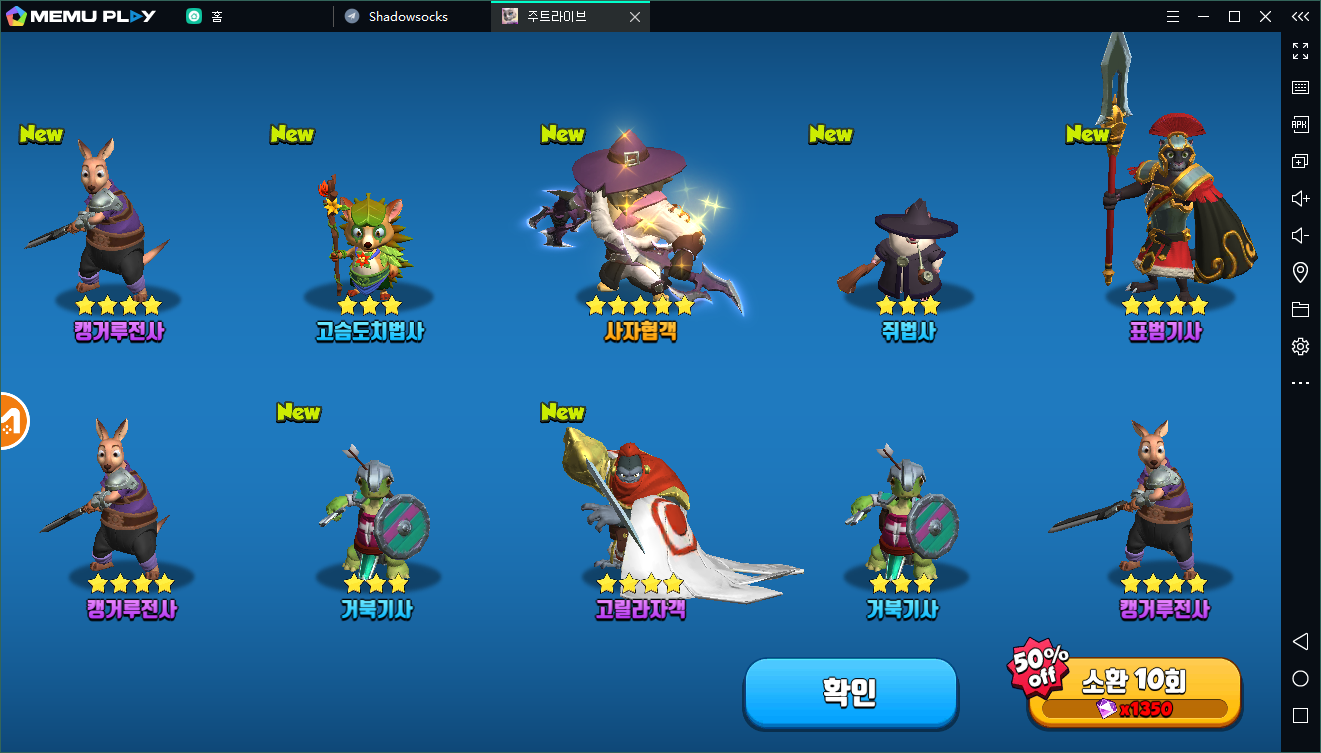Switch to the Shadowsocks emulator tab

click(x=408, y=17)
